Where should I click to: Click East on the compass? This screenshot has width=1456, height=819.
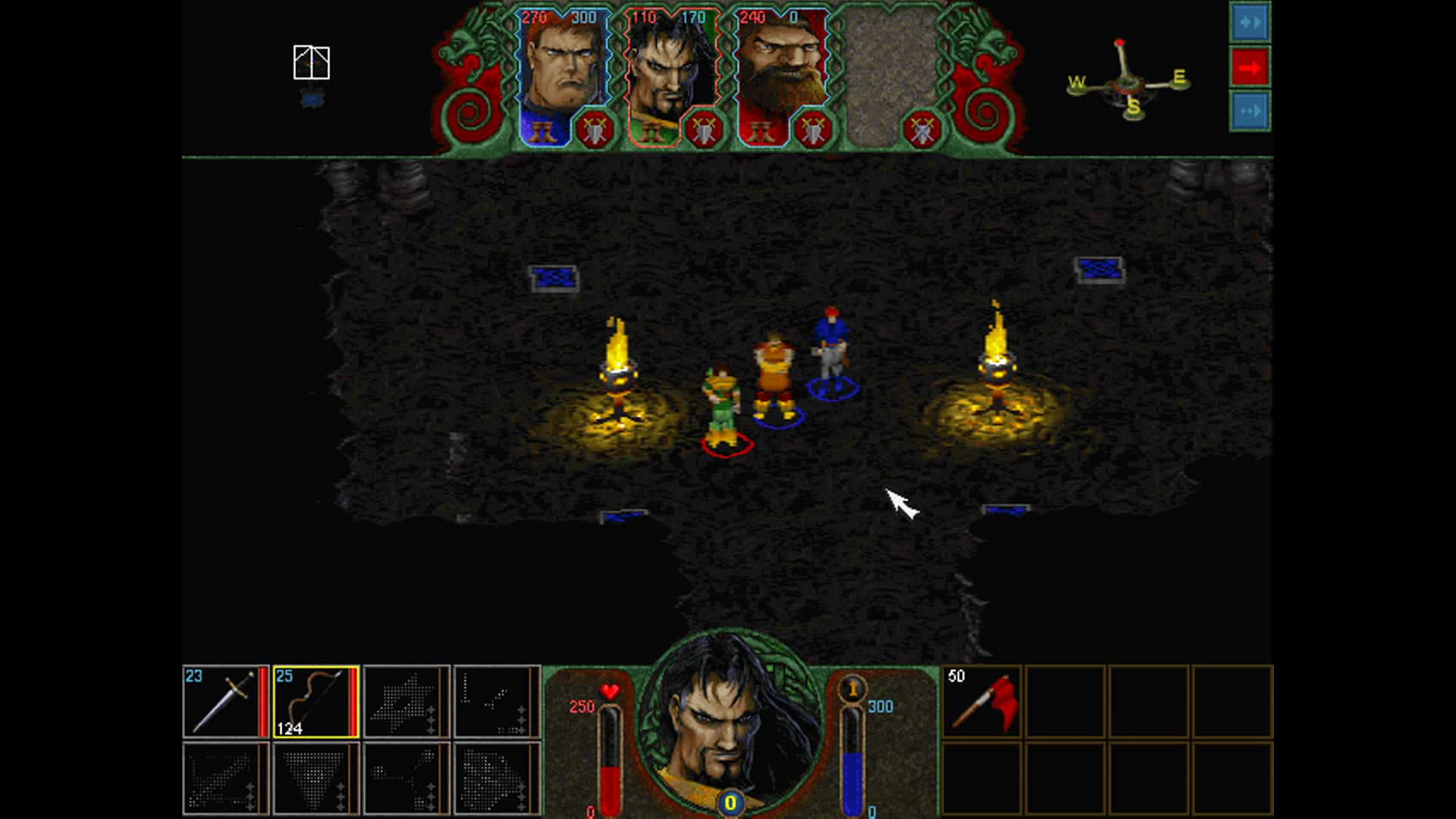click(x=1180, y=76)
